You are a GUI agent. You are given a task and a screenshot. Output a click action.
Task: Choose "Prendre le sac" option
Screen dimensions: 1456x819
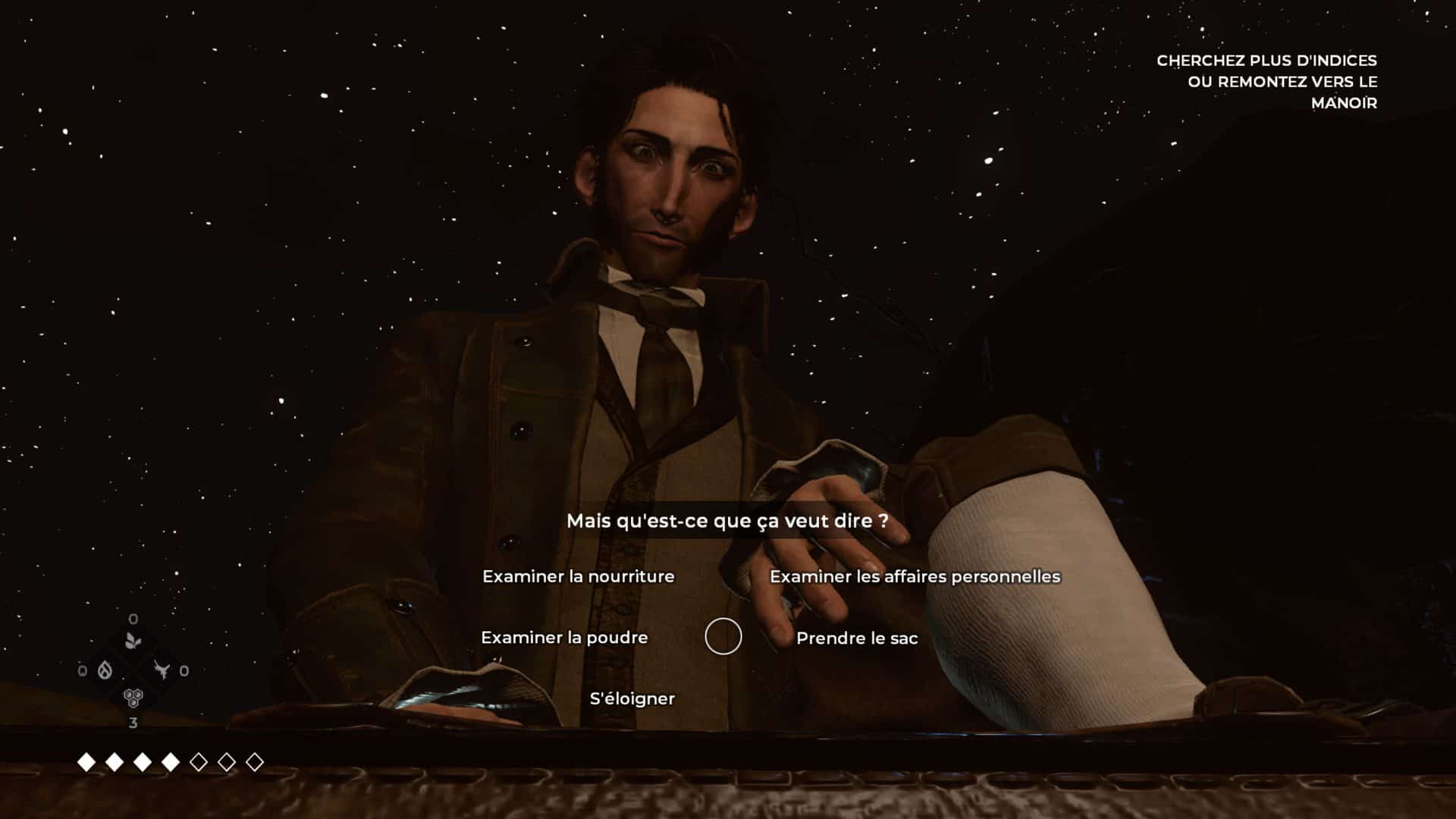(x=857, y=639)
